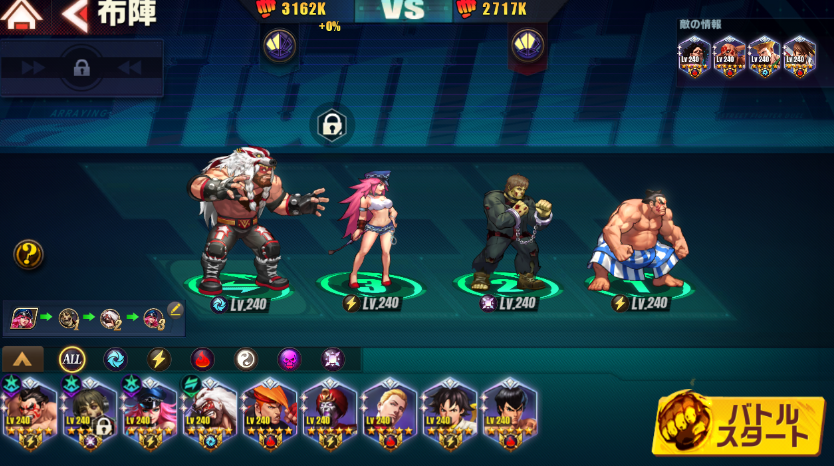View the first enemy portrait info

point(694,56)
